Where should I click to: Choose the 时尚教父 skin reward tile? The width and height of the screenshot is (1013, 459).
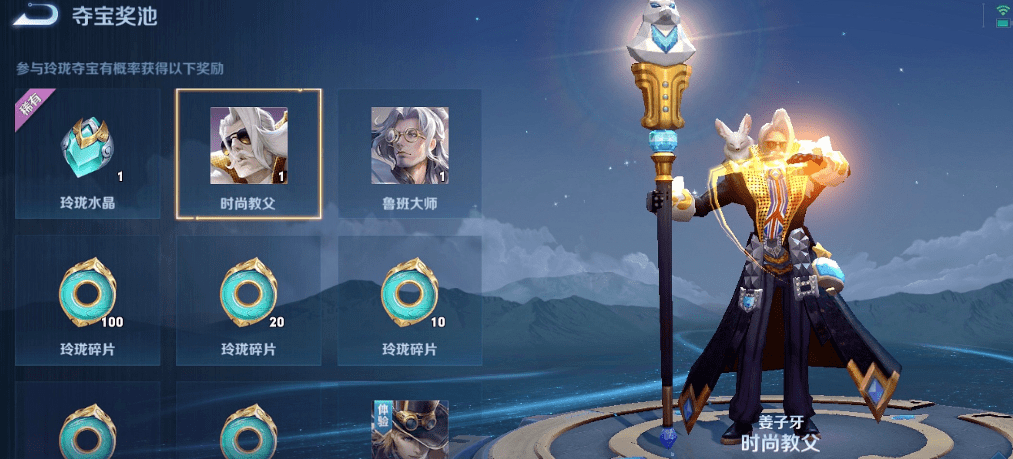[x=248, y=154]
